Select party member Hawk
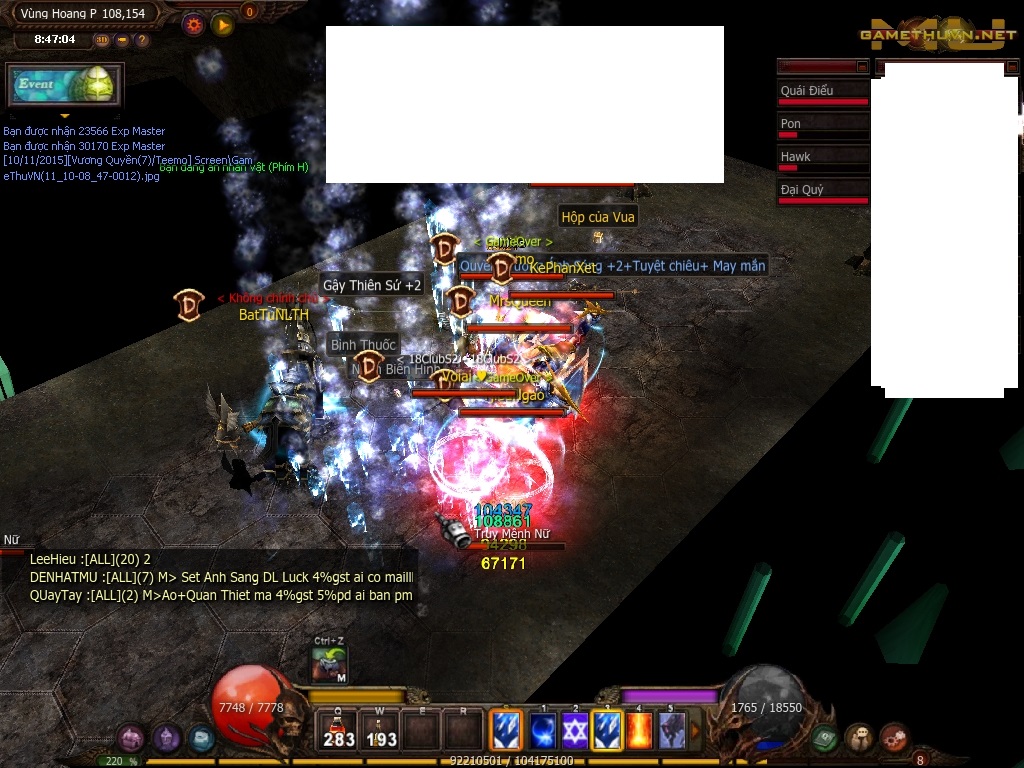 tap(823, 160)
